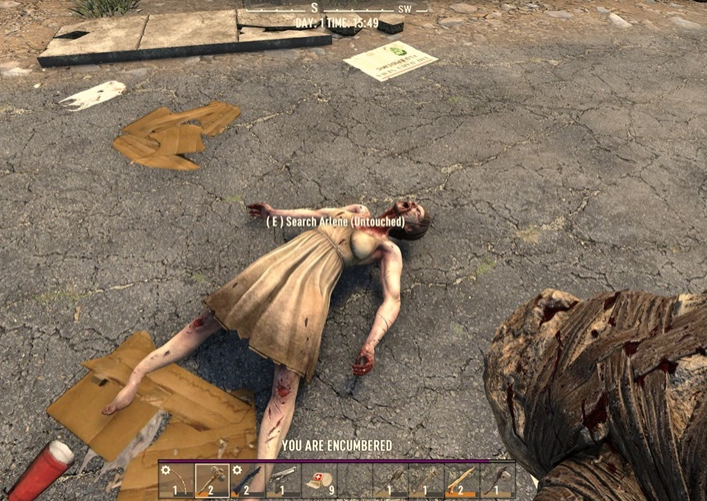Choose the highlighted hammer slot in hotbar

pyautogui.click(x=212, y=480)
